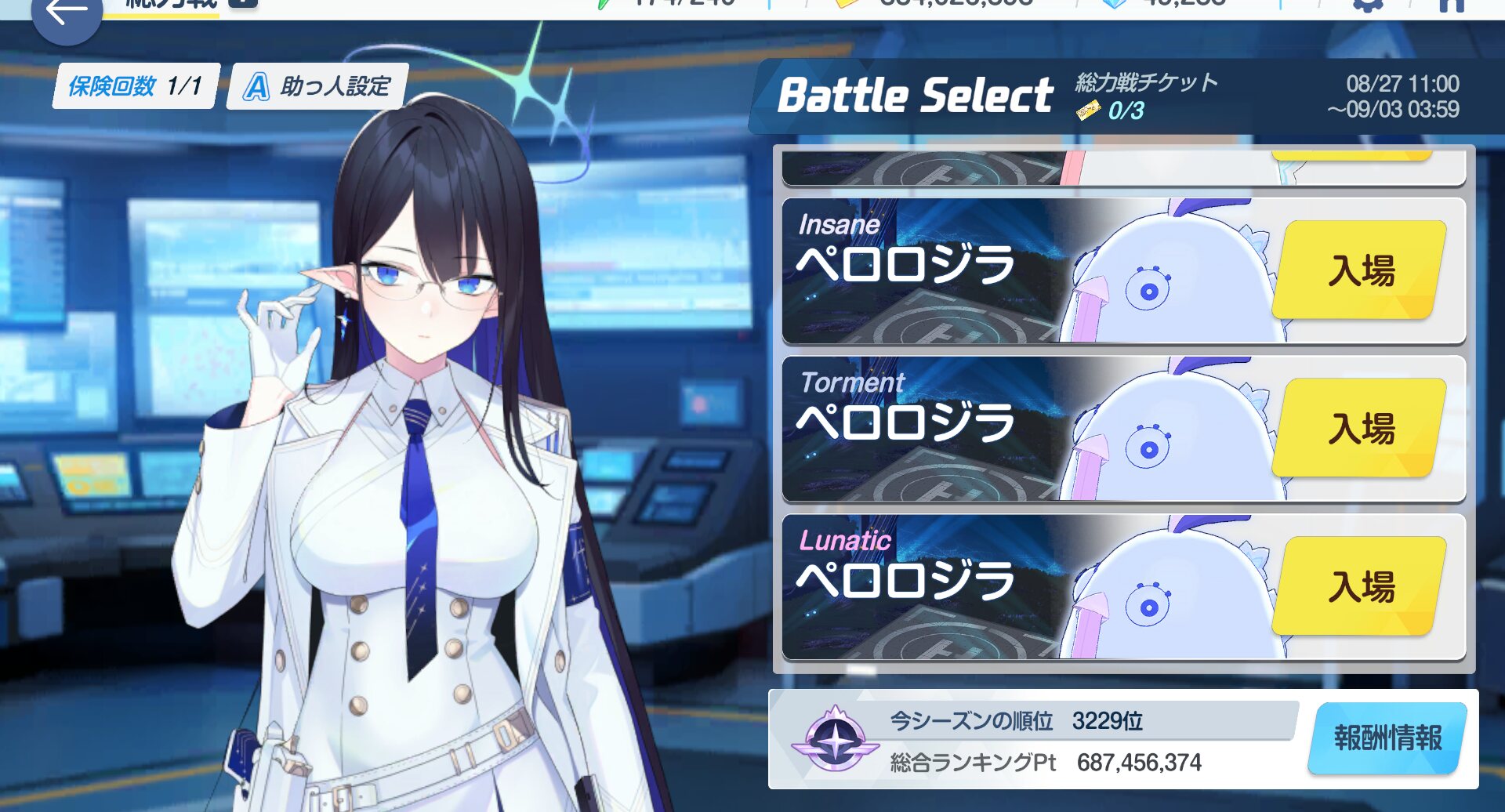1505x812 pixels.
Task: Enter the Torment ペロロジラ battle
Action: pos(1360,429)
